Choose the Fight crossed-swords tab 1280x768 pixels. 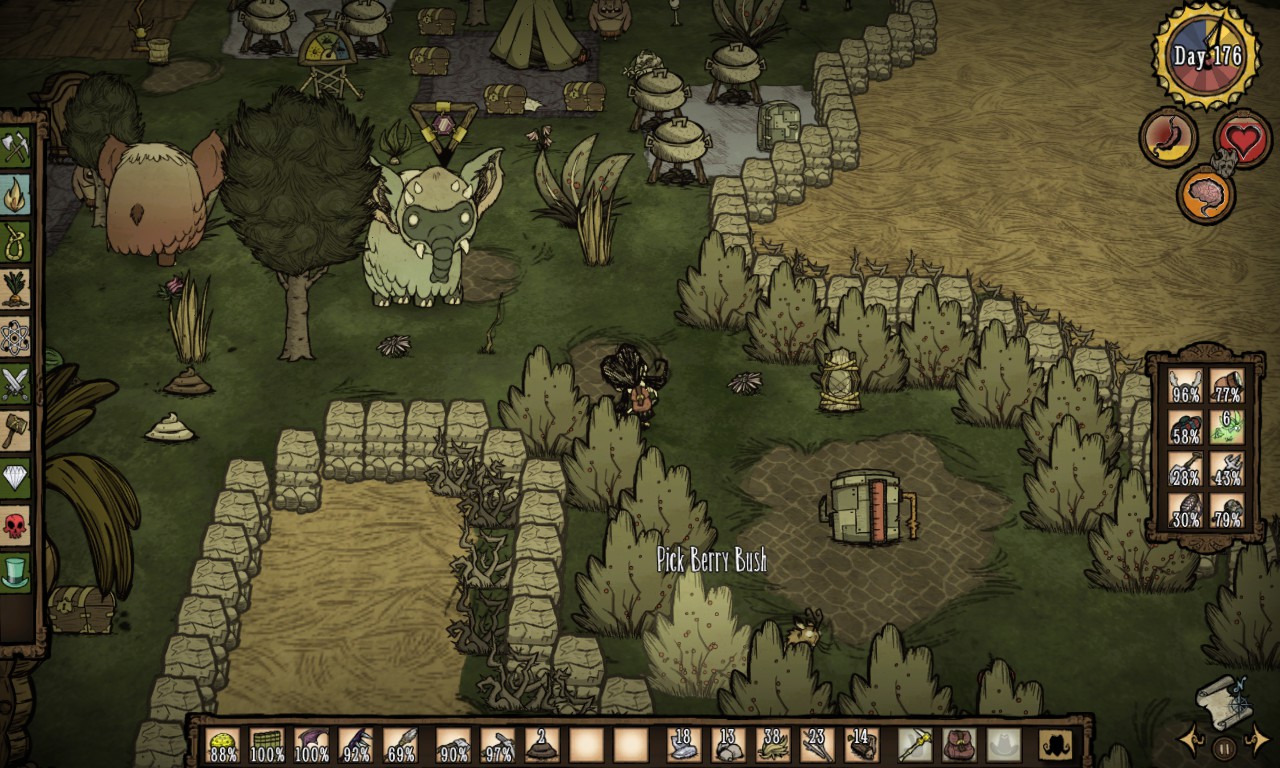click(x=15, y=384)
